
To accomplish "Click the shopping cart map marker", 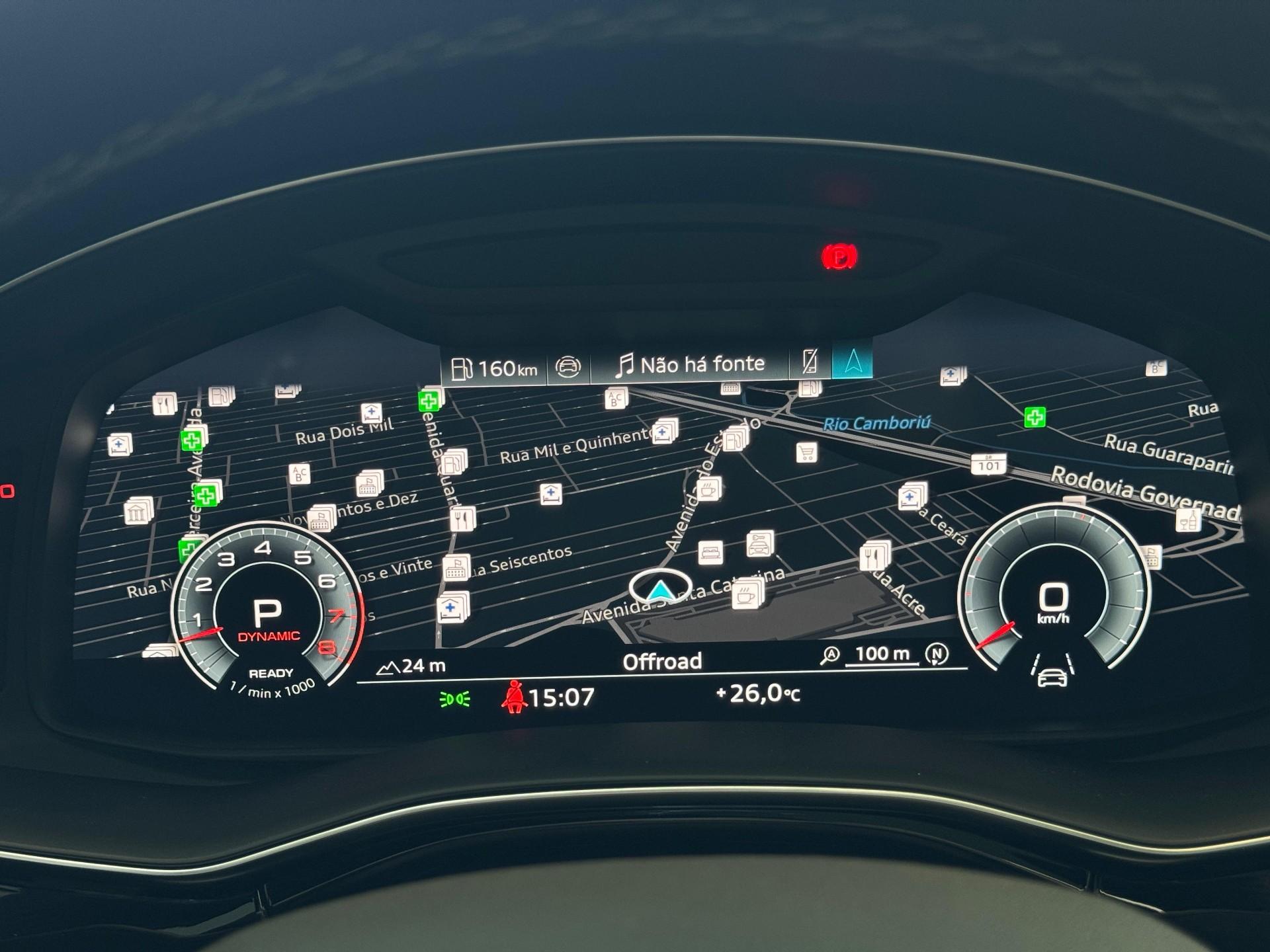I will [806, 453].
